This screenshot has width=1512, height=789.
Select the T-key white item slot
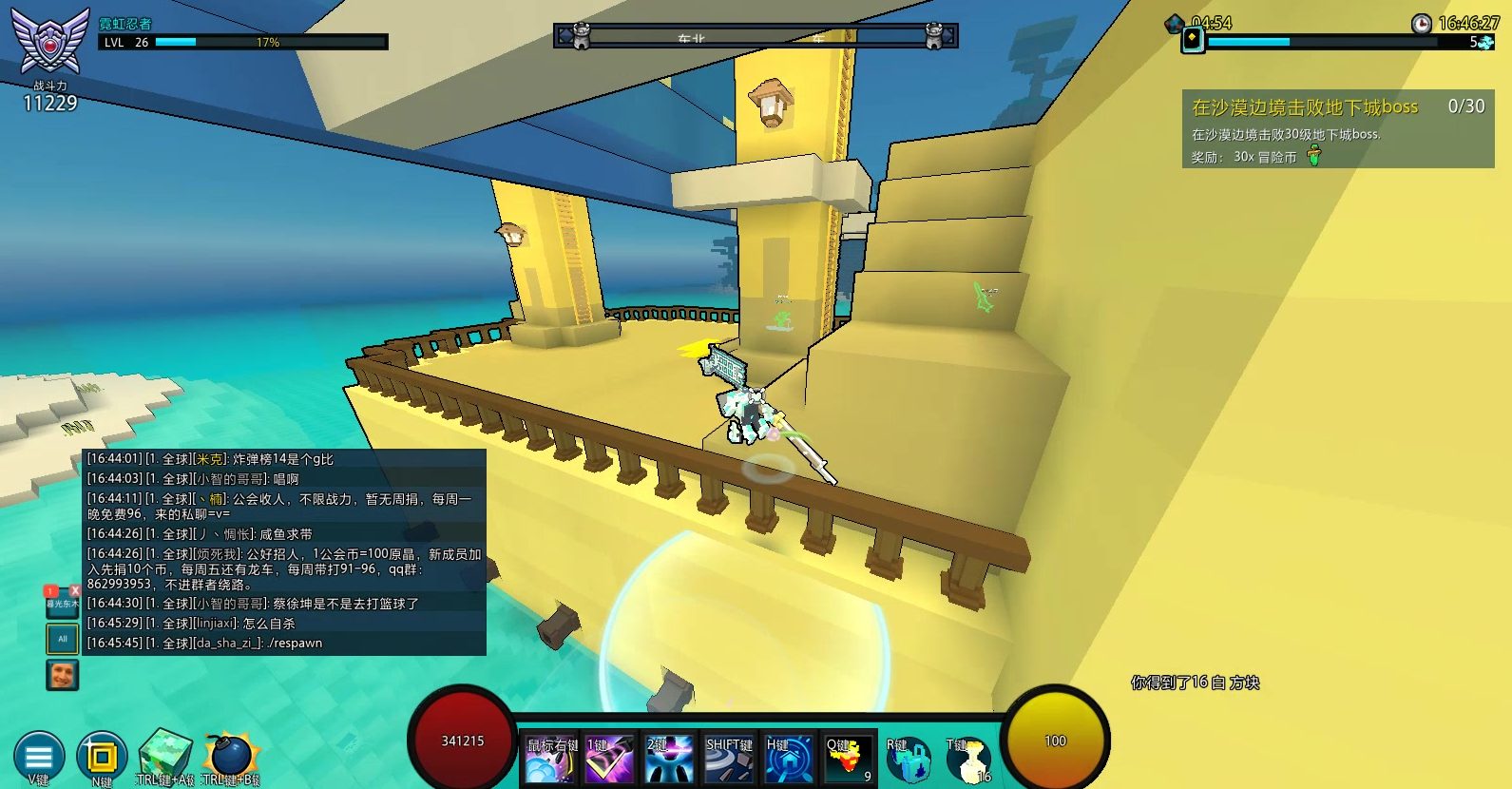point(967,760)
